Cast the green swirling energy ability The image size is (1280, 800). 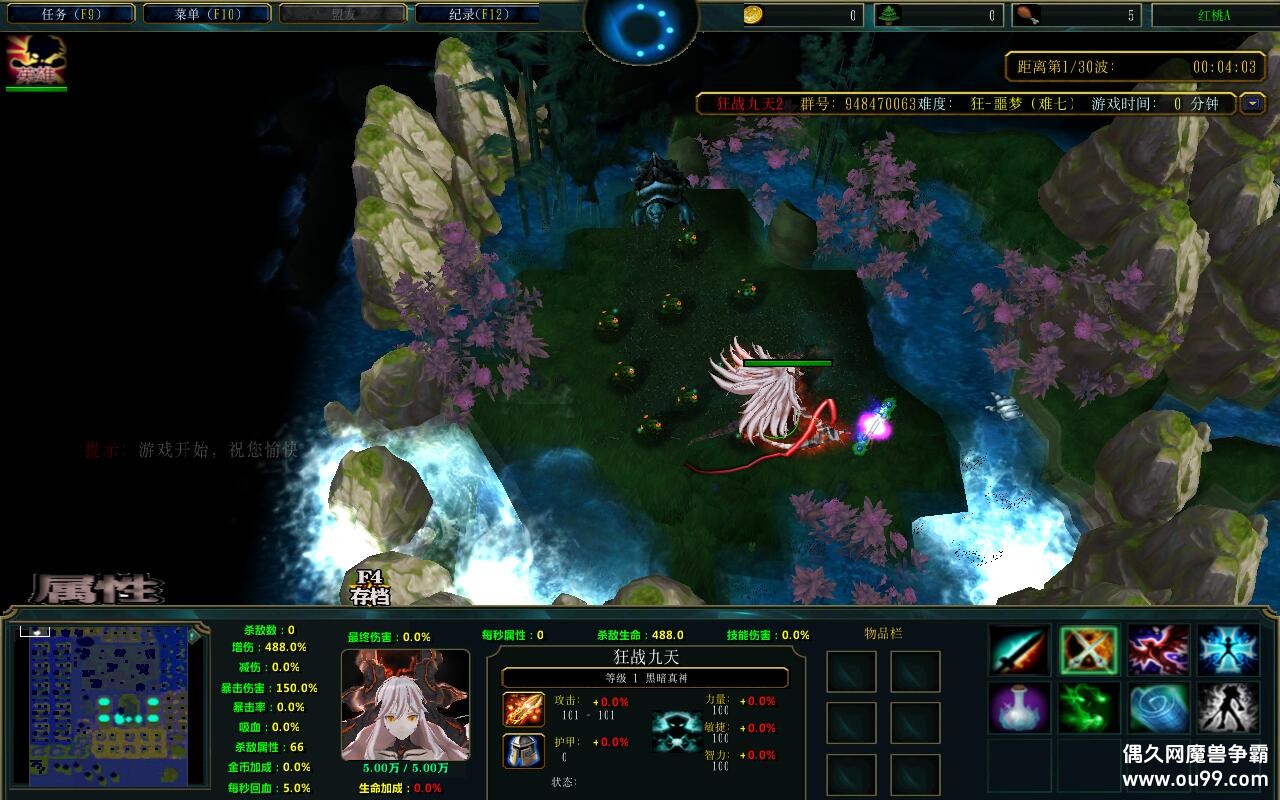pyautogui.click(x=1089, y=708)
